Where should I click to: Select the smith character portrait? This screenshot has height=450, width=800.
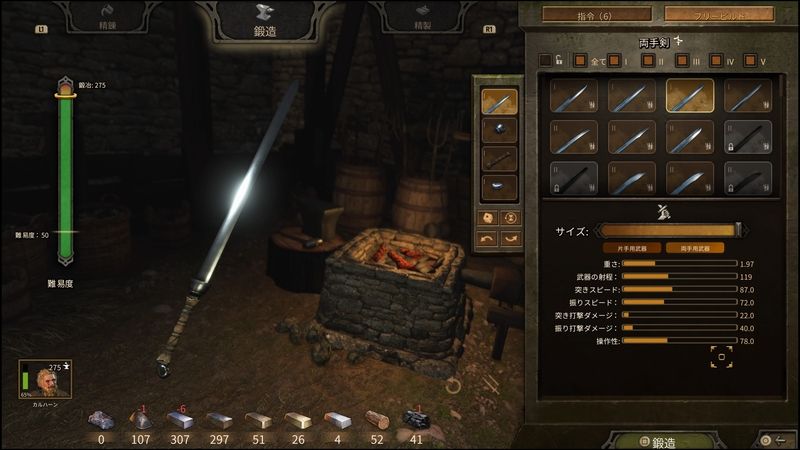pos(40,380)
